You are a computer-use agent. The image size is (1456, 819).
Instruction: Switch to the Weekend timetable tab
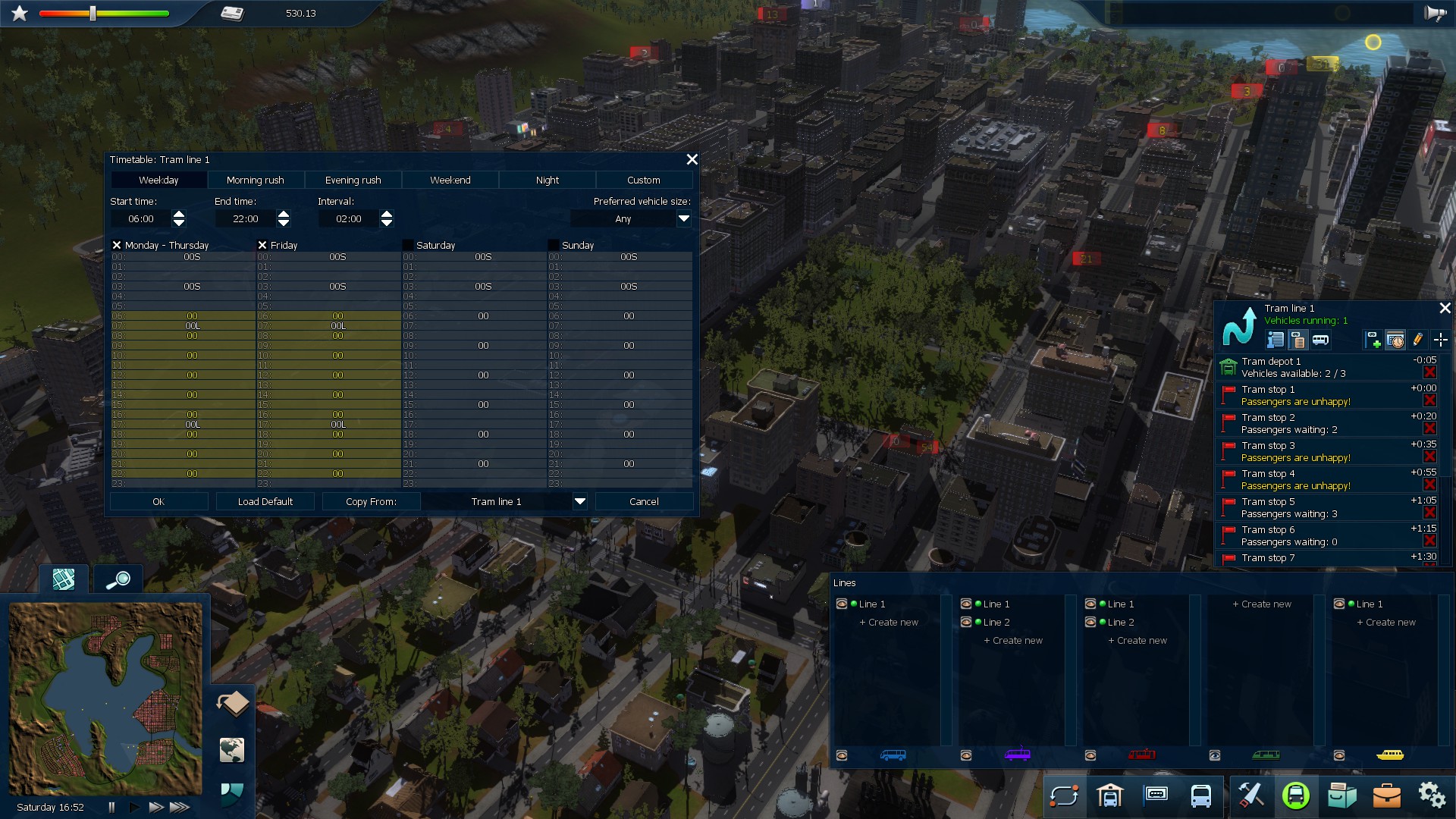(x=449, y=180)
